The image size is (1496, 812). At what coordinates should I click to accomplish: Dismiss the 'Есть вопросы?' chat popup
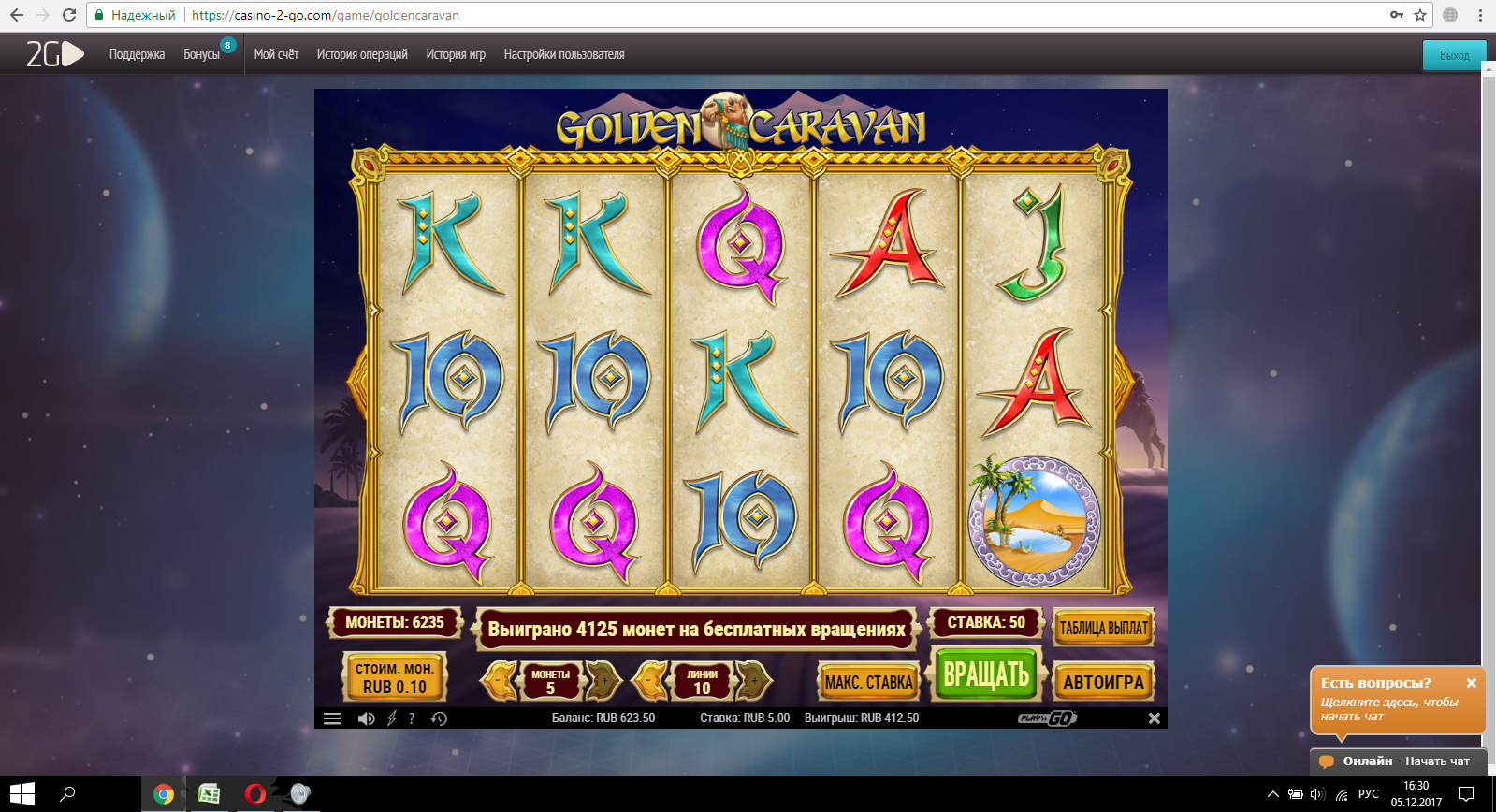(x=1471, y=683)
